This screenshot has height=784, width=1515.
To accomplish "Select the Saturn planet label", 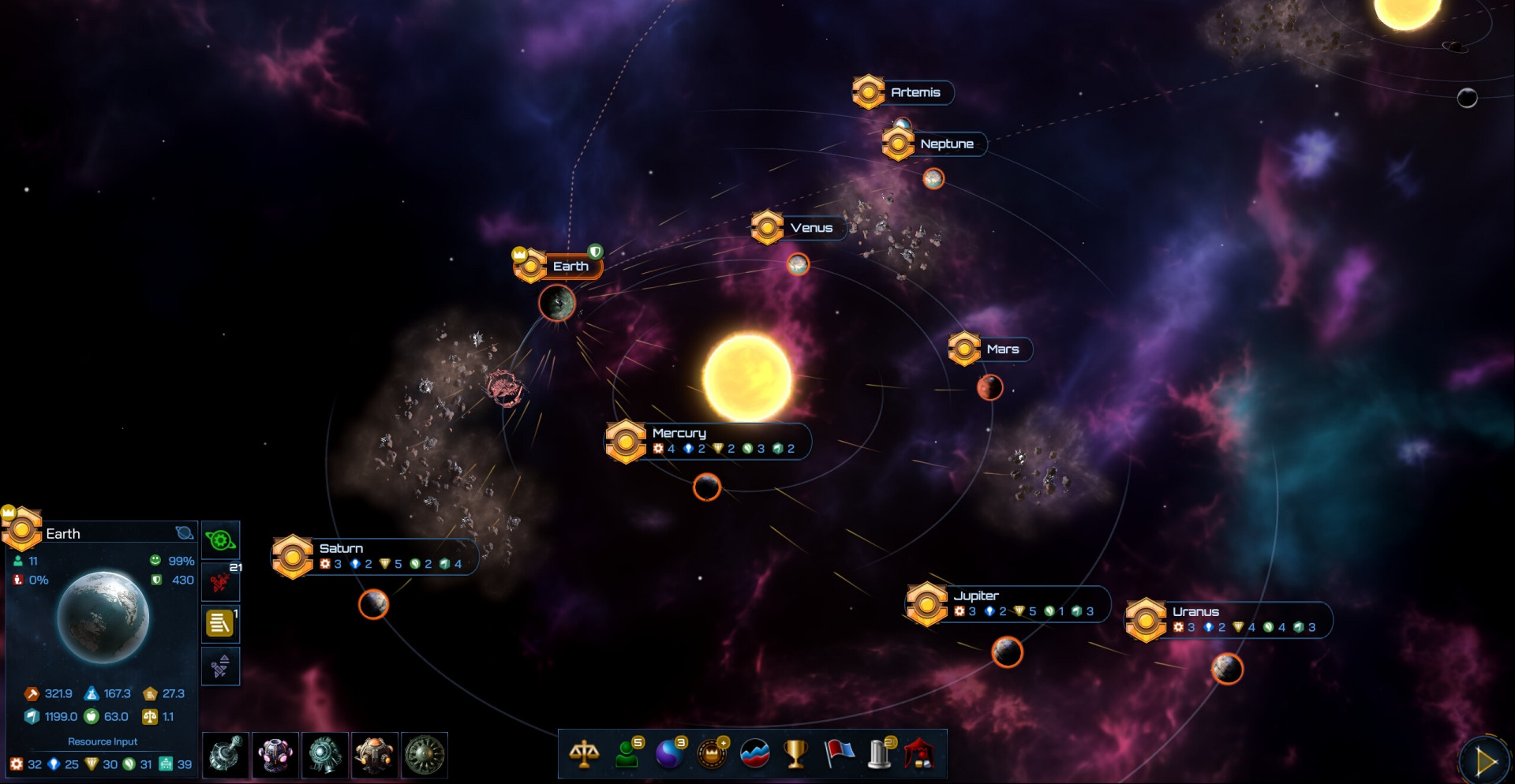I will [341, 548].
